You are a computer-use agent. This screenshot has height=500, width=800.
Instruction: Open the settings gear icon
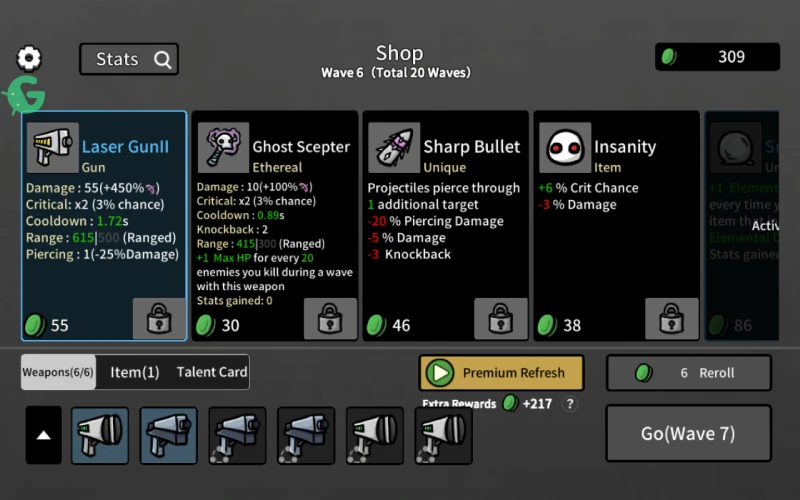tap(29, 59)
